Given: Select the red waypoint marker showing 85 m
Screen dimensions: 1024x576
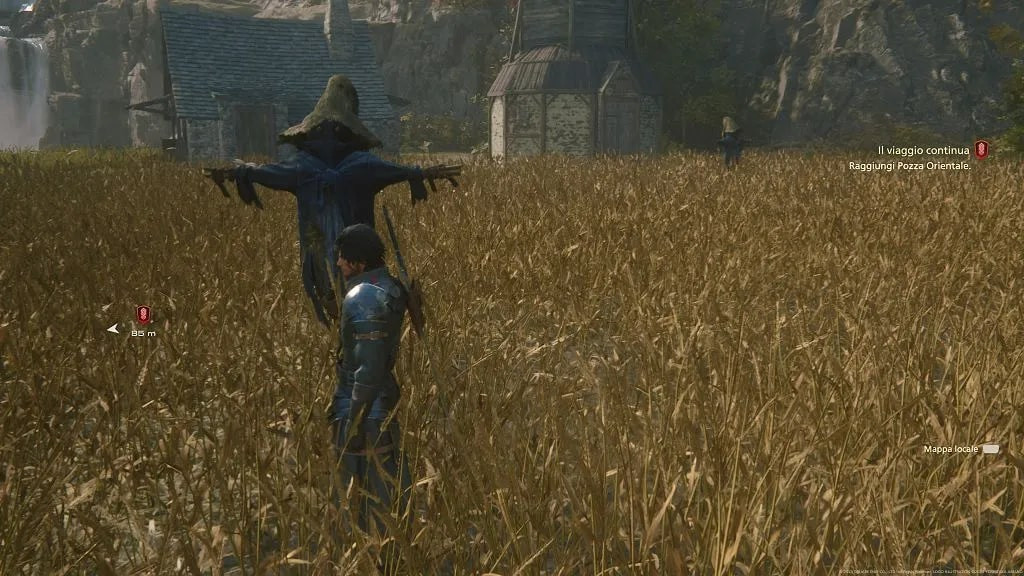Looking at the screenshot, I should coord(143,315).
